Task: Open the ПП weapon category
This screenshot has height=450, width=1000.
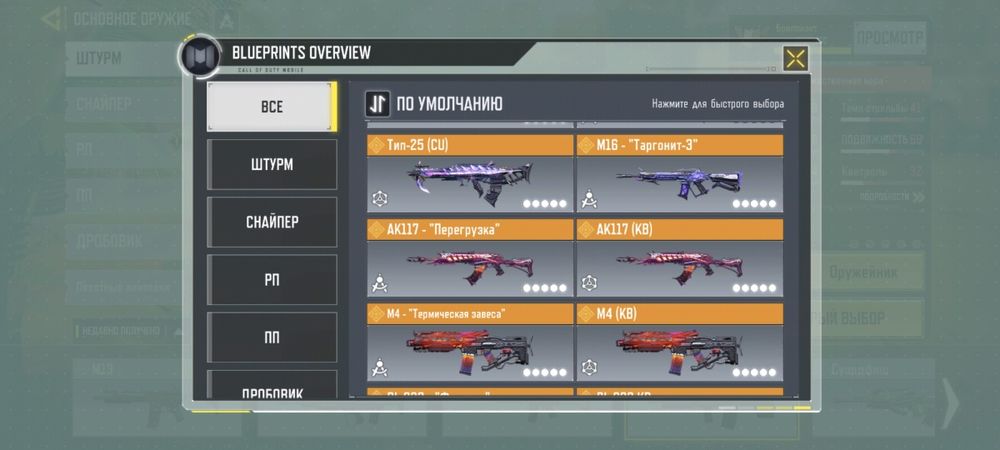Action: [271, 337]
